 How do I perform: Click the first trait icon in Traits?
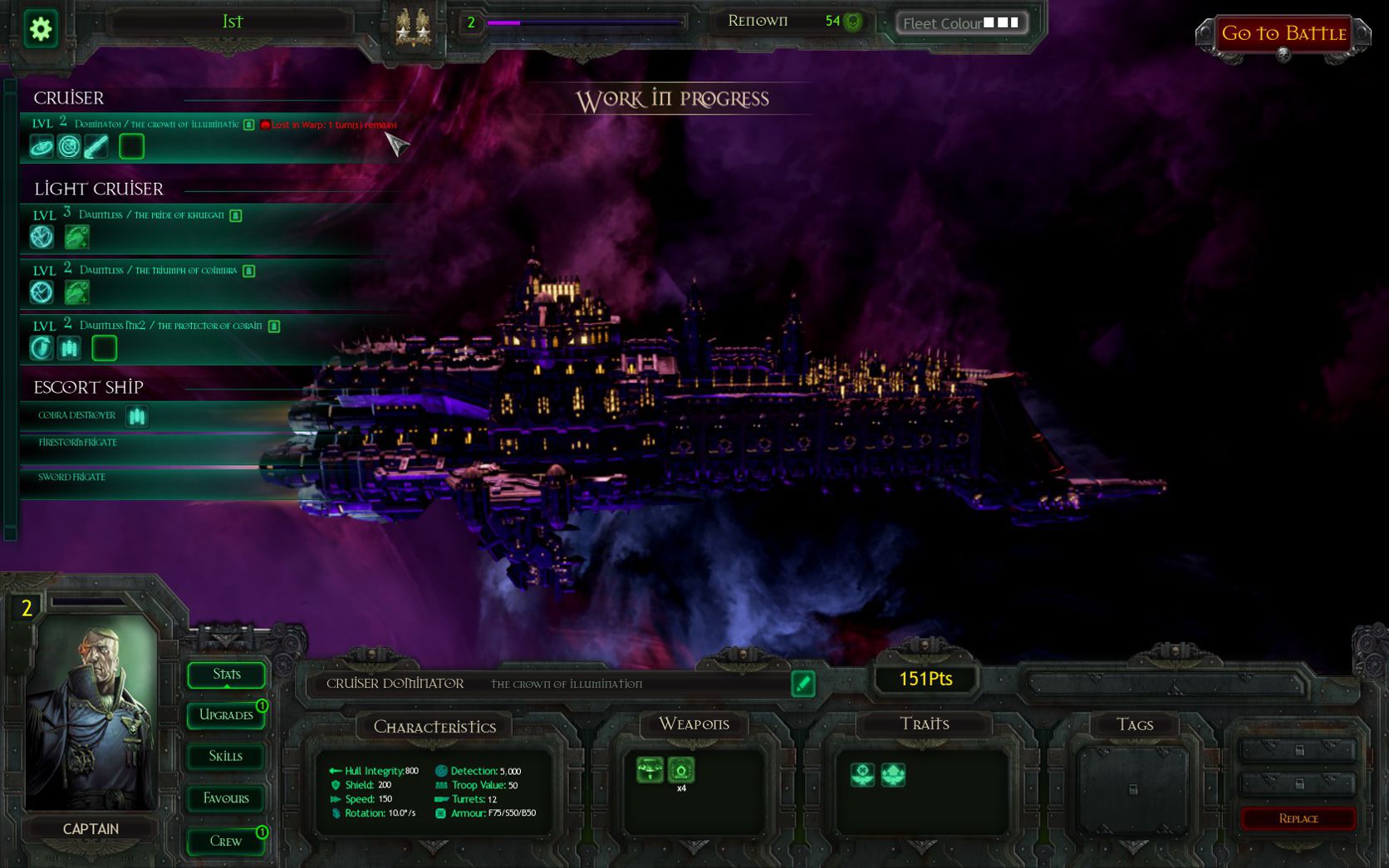coord(862,775)
